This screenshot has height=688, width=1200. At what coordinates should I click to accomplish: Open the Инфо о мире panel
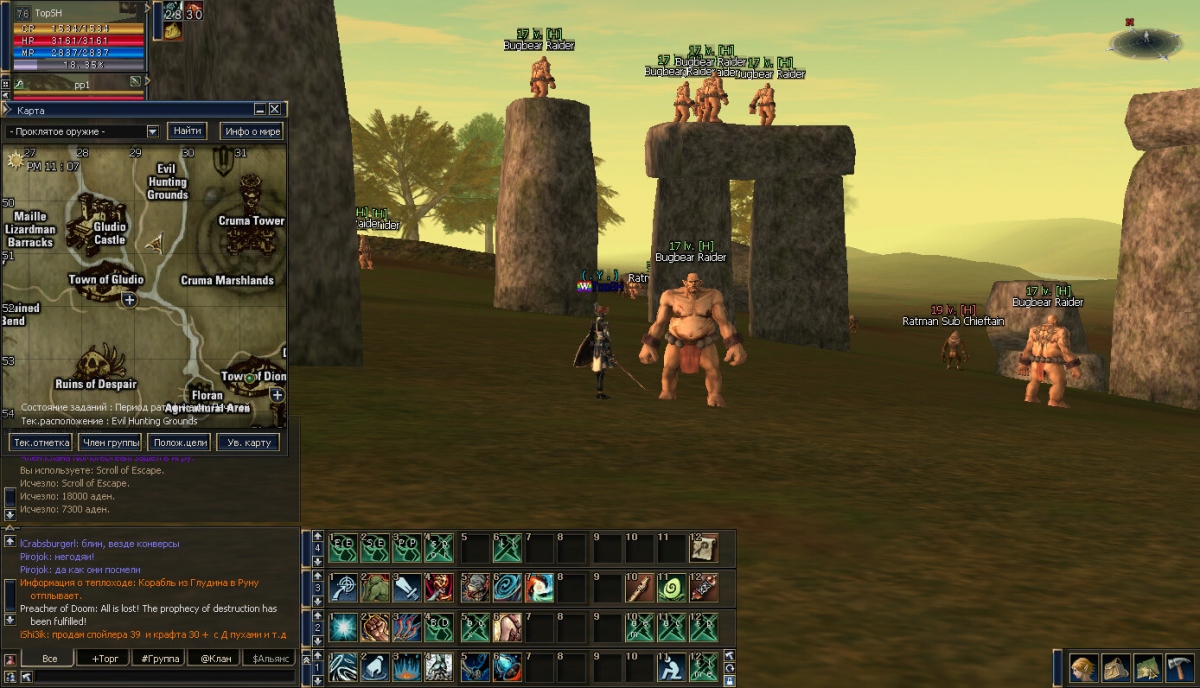[x=251, y=131]
